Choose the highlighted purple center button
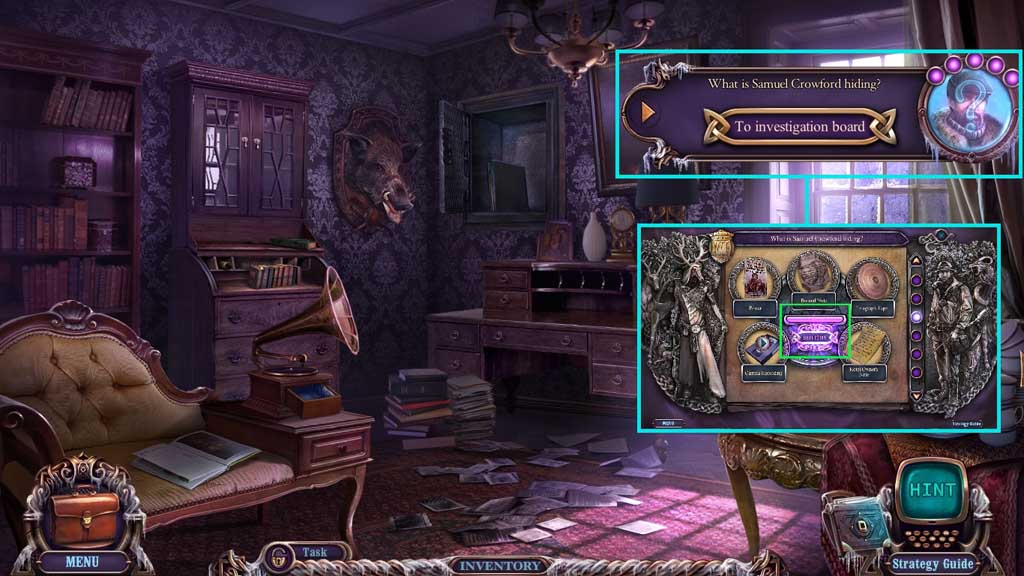The width and height of the screenshot is (1024, 576). click(815, 336)
